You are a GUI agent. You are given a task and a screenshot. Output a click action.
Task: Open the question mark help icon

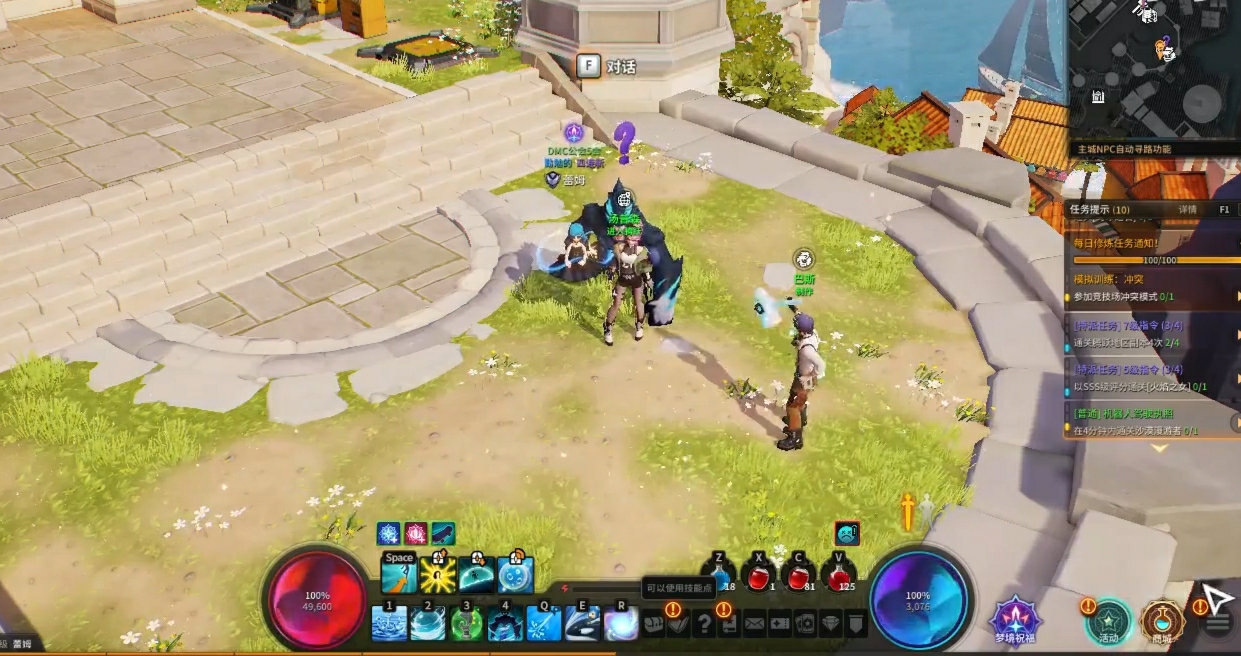704,625
